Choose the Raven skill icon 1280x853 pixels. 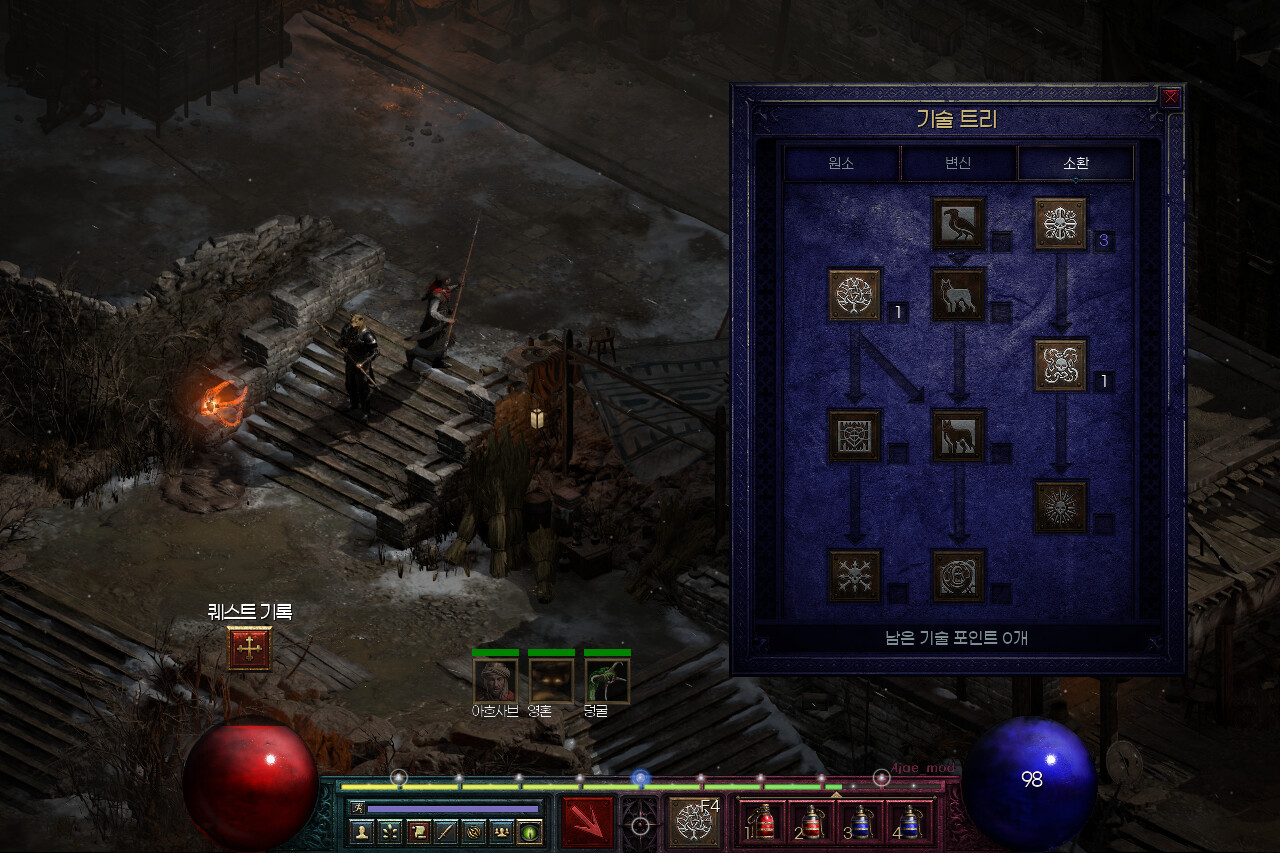coord(959,223)
